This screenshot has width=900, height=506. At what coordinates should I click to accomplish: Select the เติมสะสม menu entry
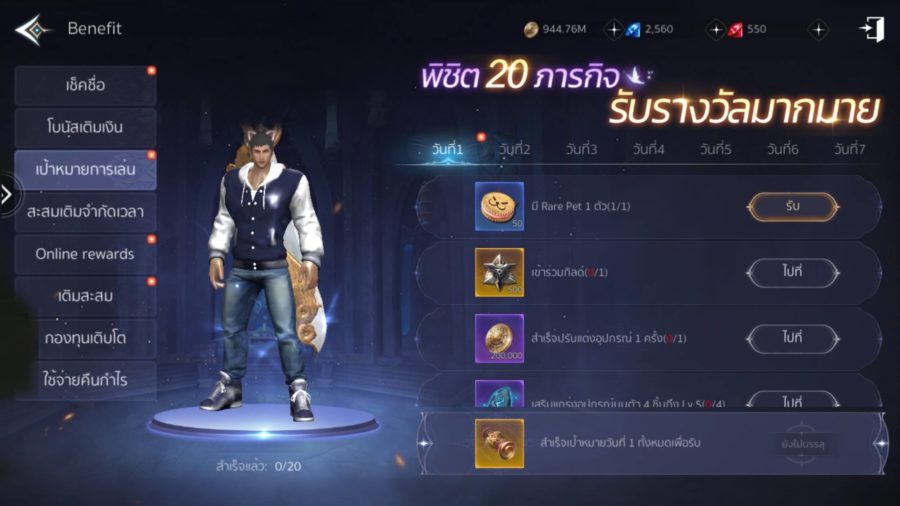coord(85,296)
